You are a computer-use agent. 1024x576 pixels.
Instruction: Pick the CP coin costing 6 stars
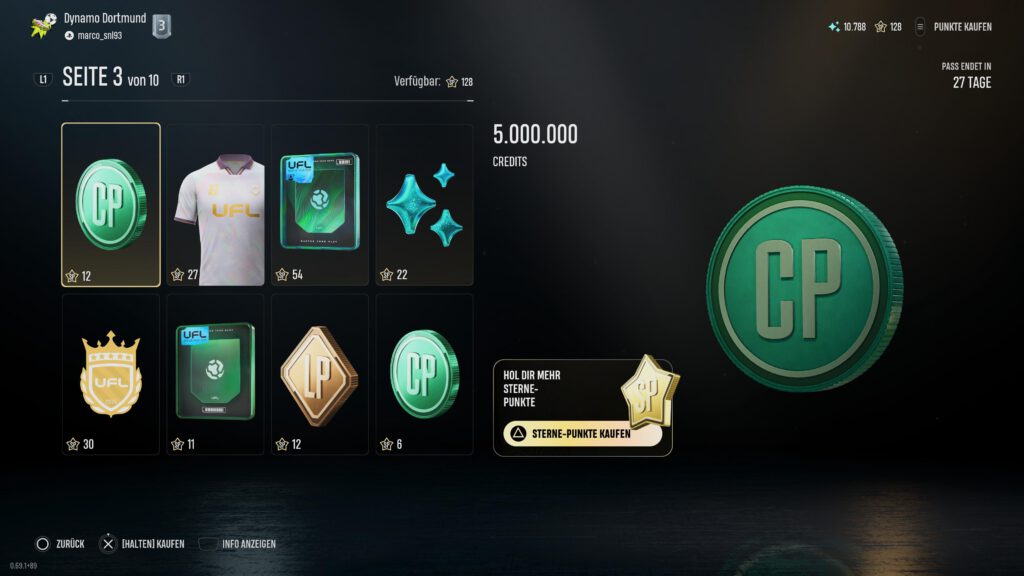coord(424,373)
